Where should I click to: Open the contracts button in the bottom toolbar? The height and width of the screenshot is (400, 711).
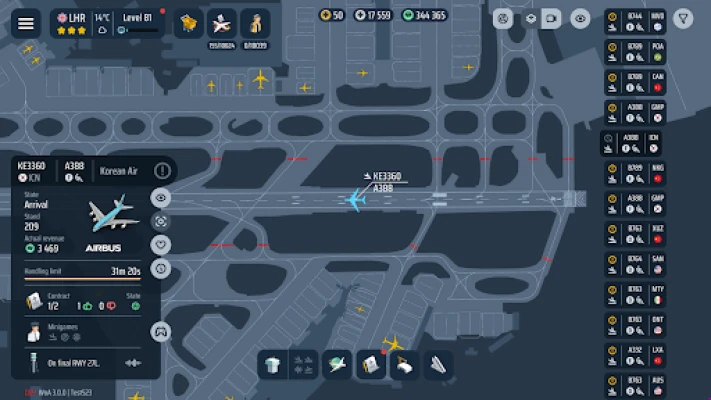pyautogui.click(x=371, y=365)
